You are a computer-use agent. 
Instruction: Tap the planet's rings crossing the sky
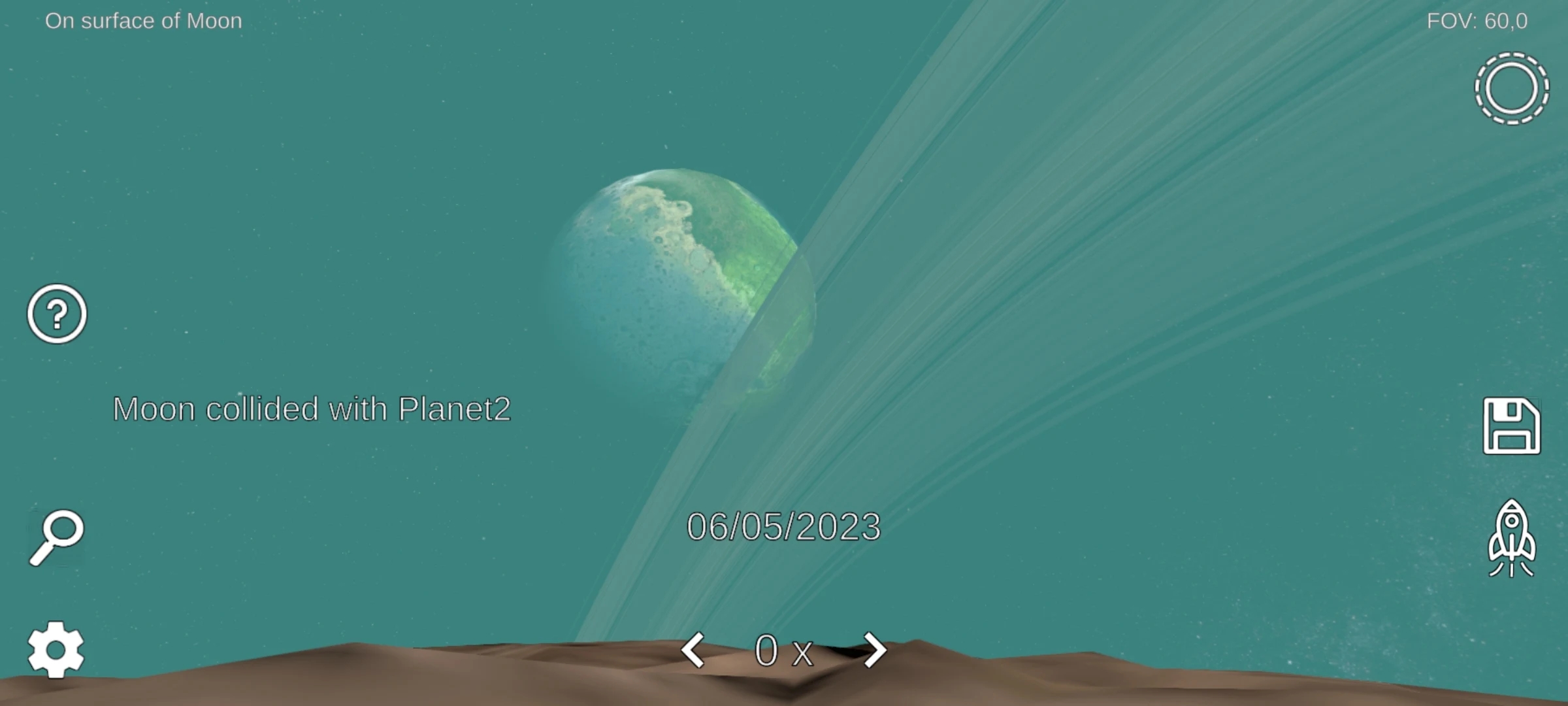click(x=1111, y=196)
